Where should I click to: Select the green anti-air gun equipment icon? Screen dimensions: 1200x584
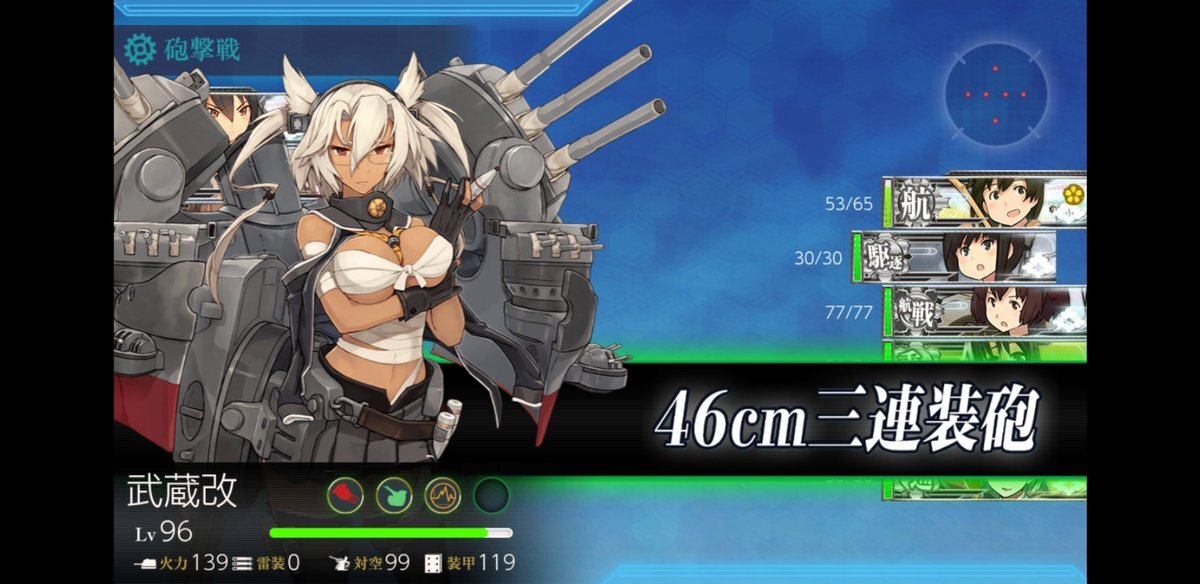393,495
